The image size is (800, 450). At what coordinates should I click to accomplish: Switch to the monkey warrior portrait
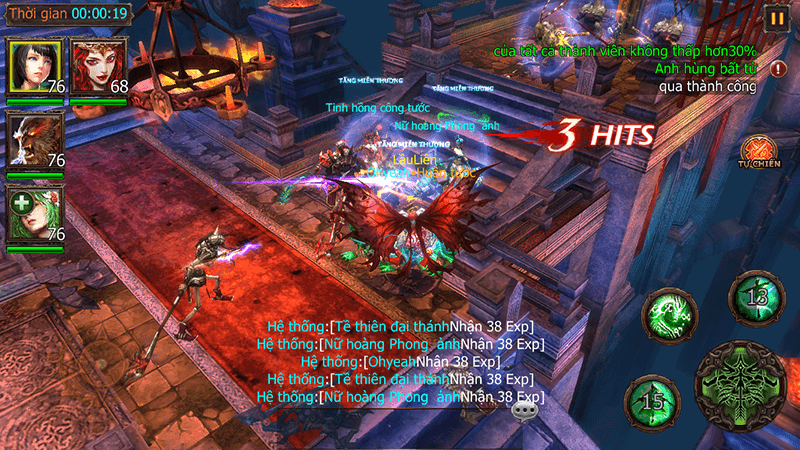click(x=35, y=140)
